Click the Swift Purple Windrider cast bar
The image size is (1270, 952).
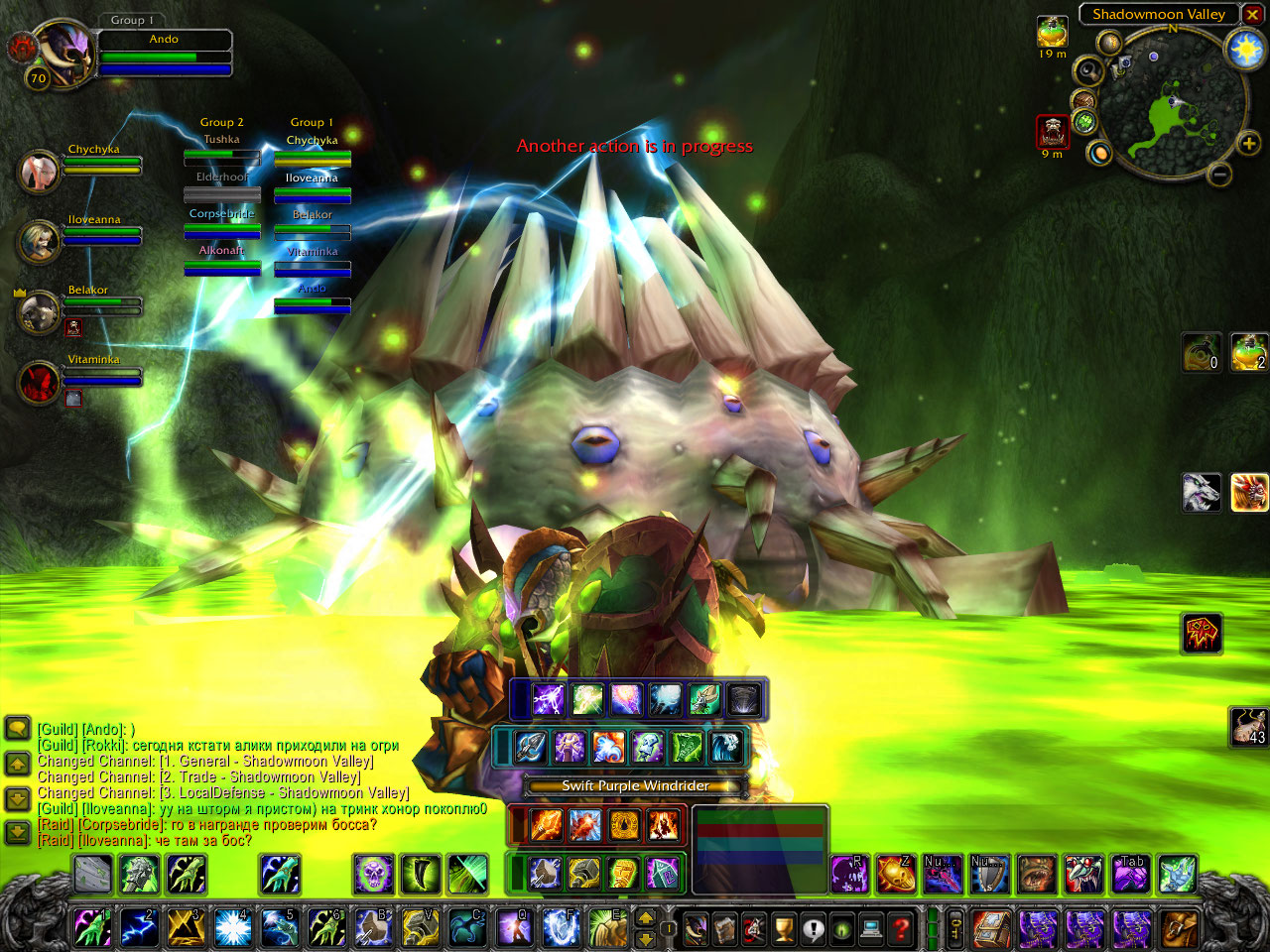click(635, 786)
